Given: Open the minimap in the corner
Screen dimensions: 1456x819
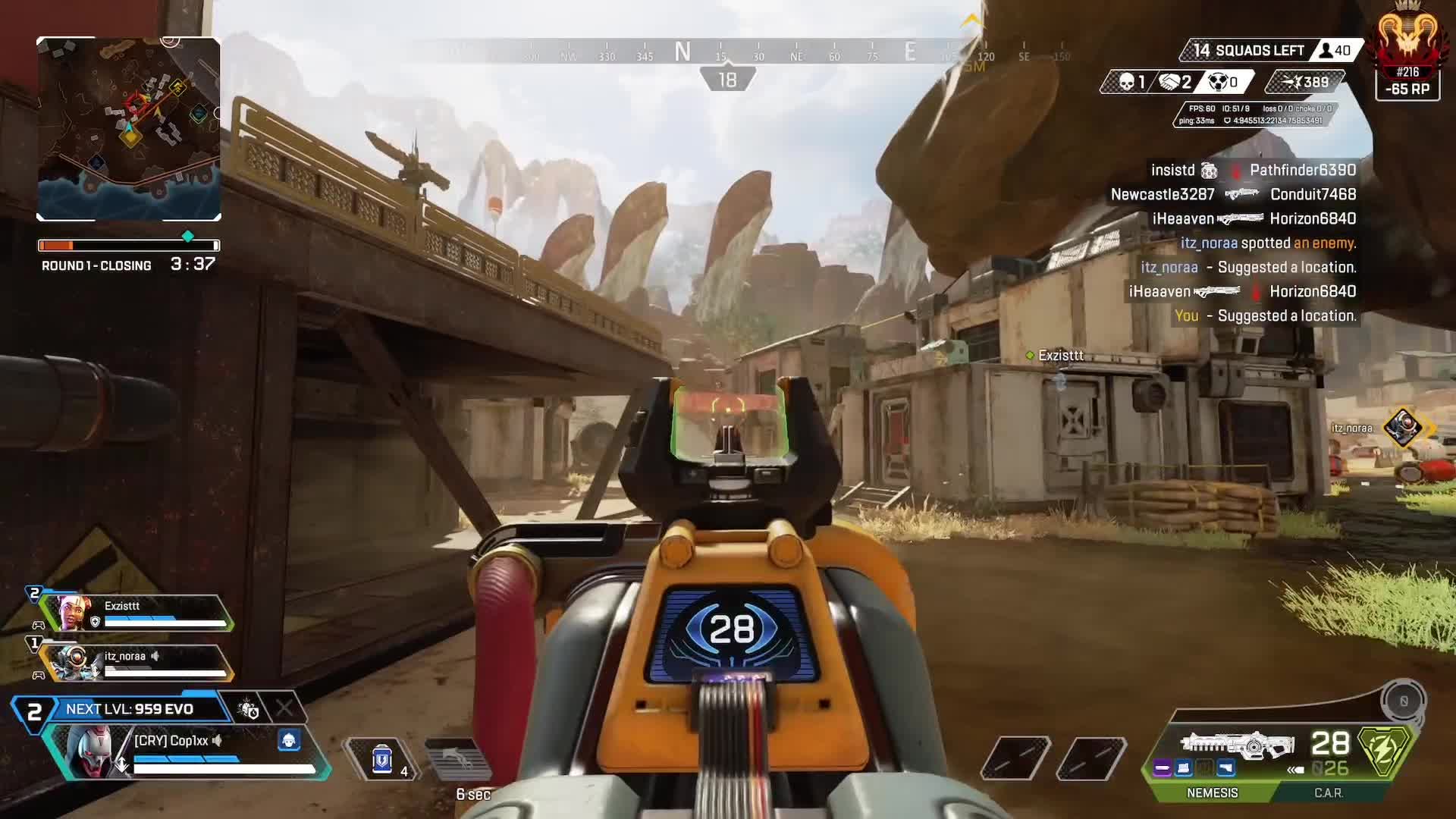Looking at the screenshot, I should [x=129, y=129].
